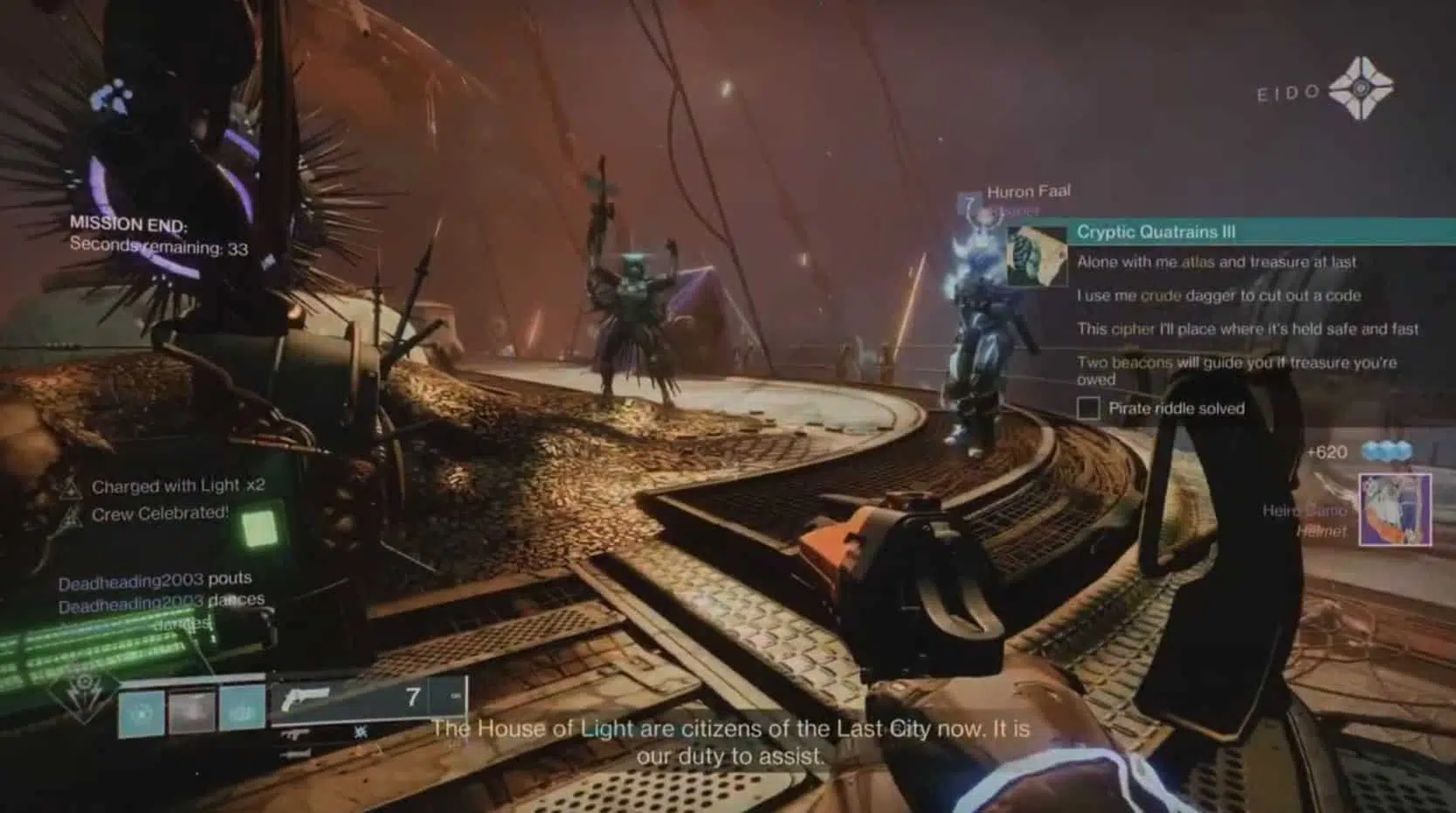Click the first blue ability icon
The width and height of the screenshot is (1456, 813).
point(141,712)
